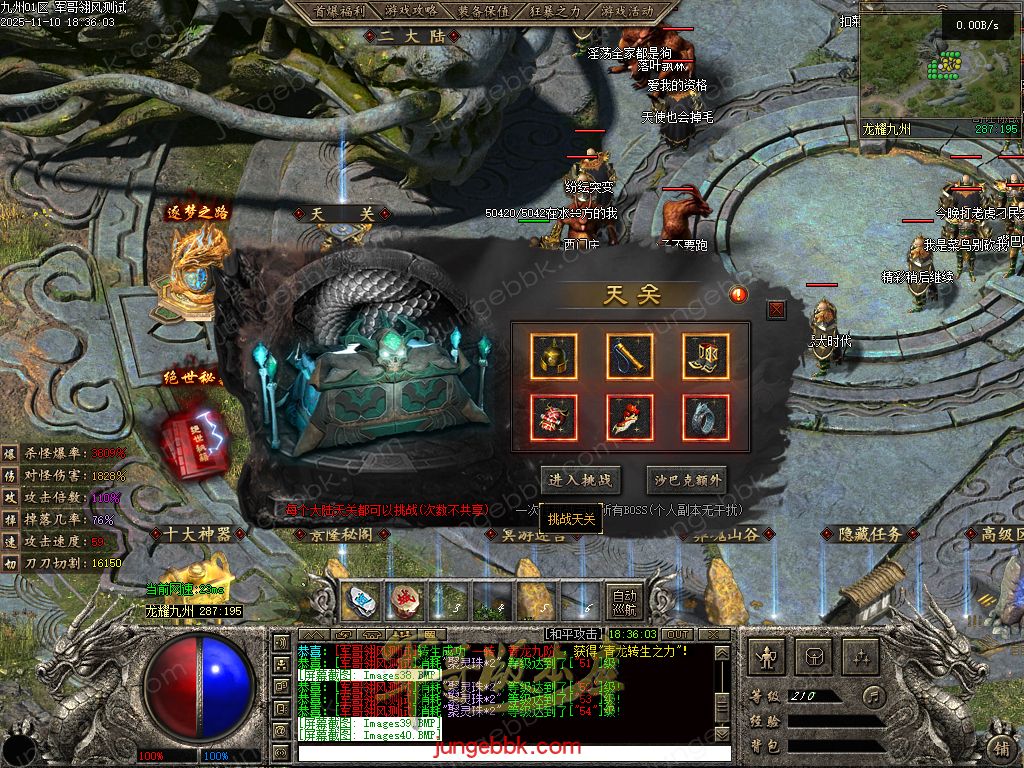Click the music note button
1024x768 pixels.
pos(875,695)
